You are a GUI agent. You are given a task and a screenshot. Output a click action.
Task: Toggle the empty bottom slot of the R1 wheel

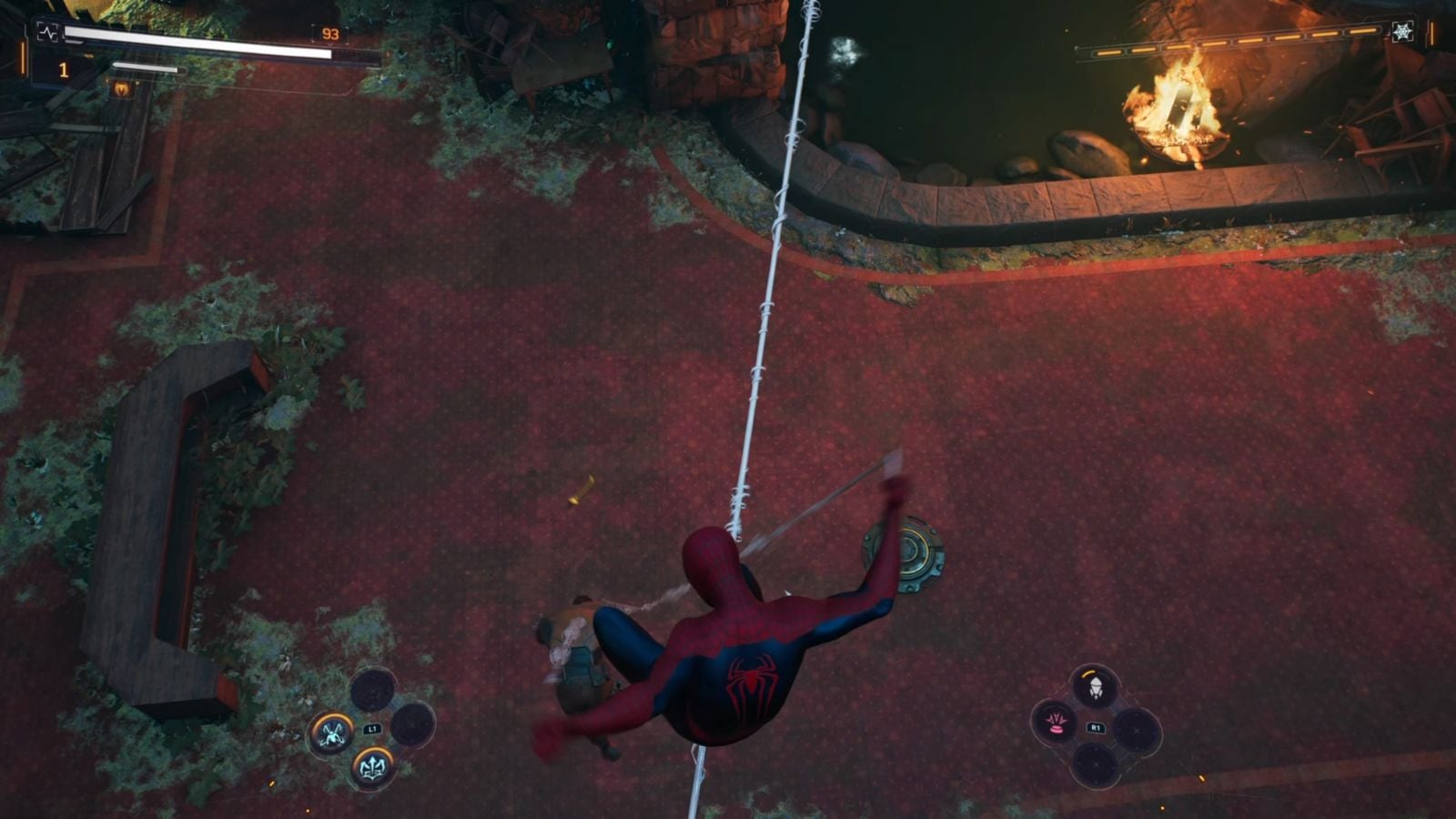[1095, 763]
